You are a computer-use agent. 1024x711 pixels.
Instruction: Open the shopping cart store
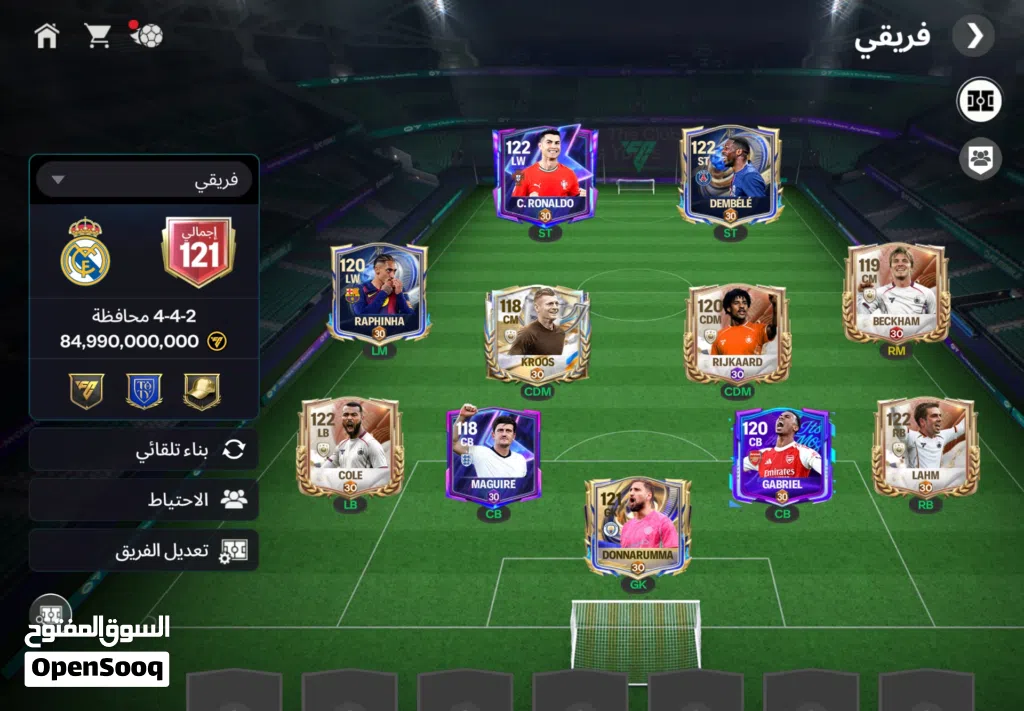(x=97, y=36)
